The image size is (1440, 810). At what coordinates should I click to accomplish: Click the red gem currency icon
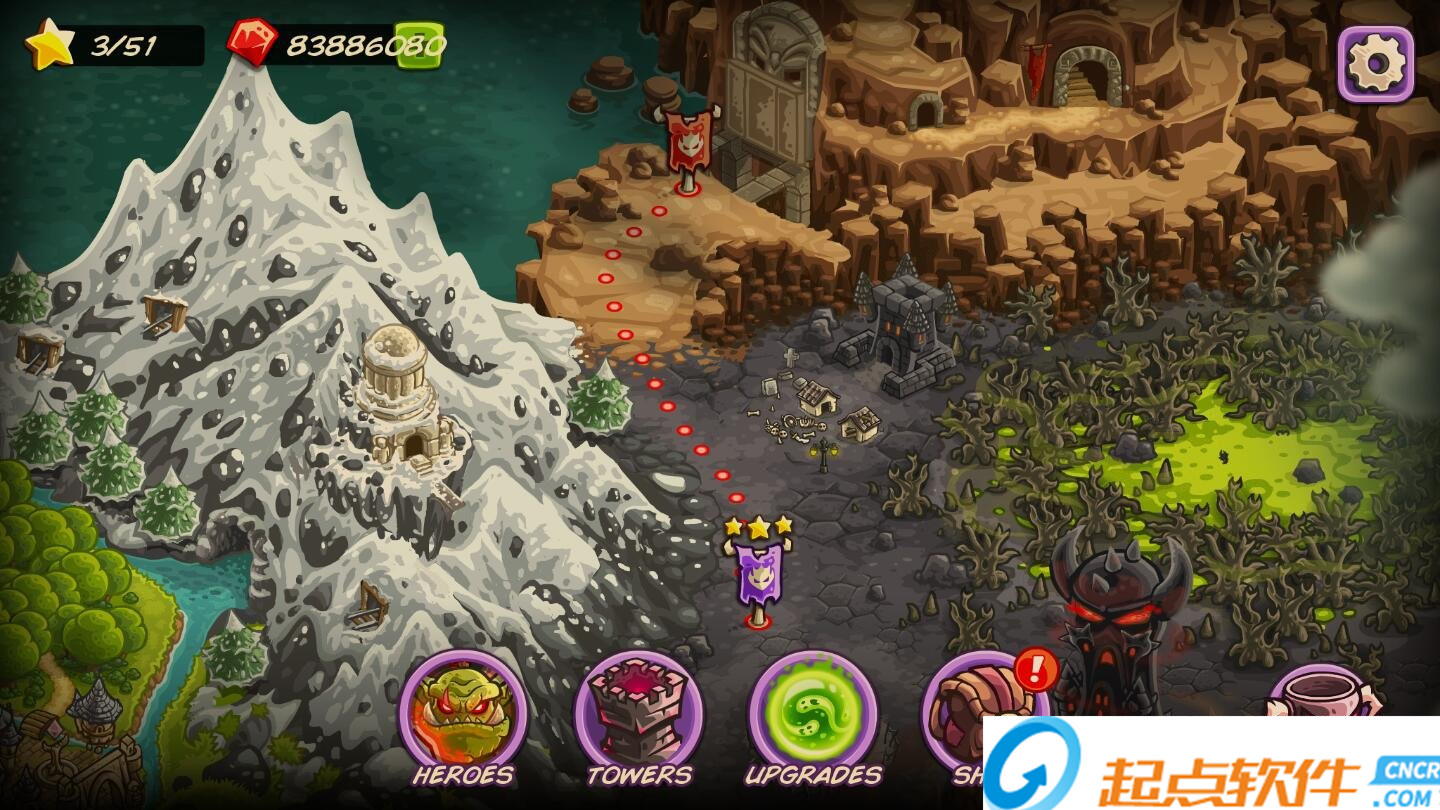[253, 42]
